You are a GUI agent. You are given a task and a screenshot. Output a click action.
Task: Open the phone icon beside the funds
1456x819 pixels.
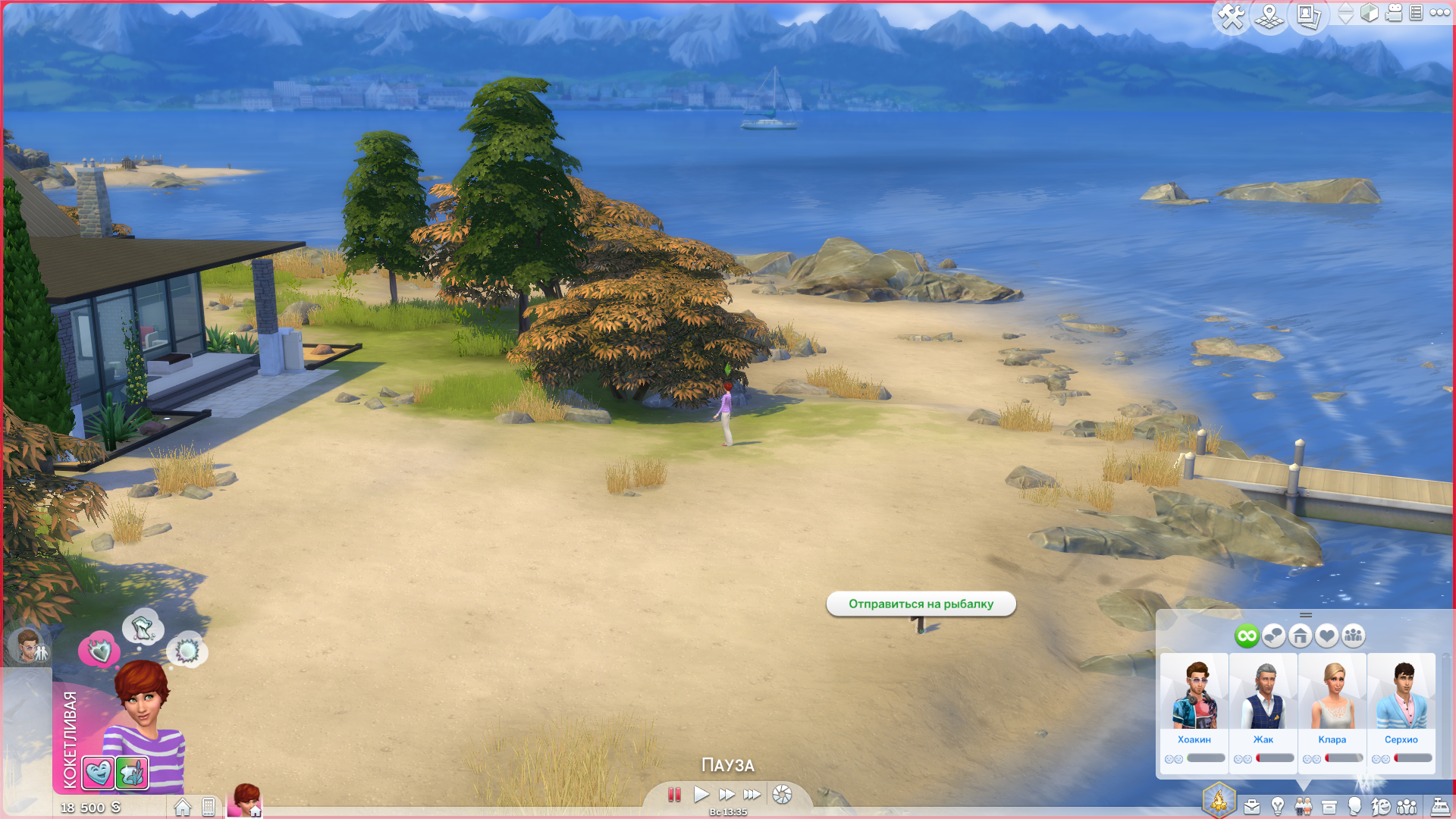pyautogui.click(x=209, y=807)
